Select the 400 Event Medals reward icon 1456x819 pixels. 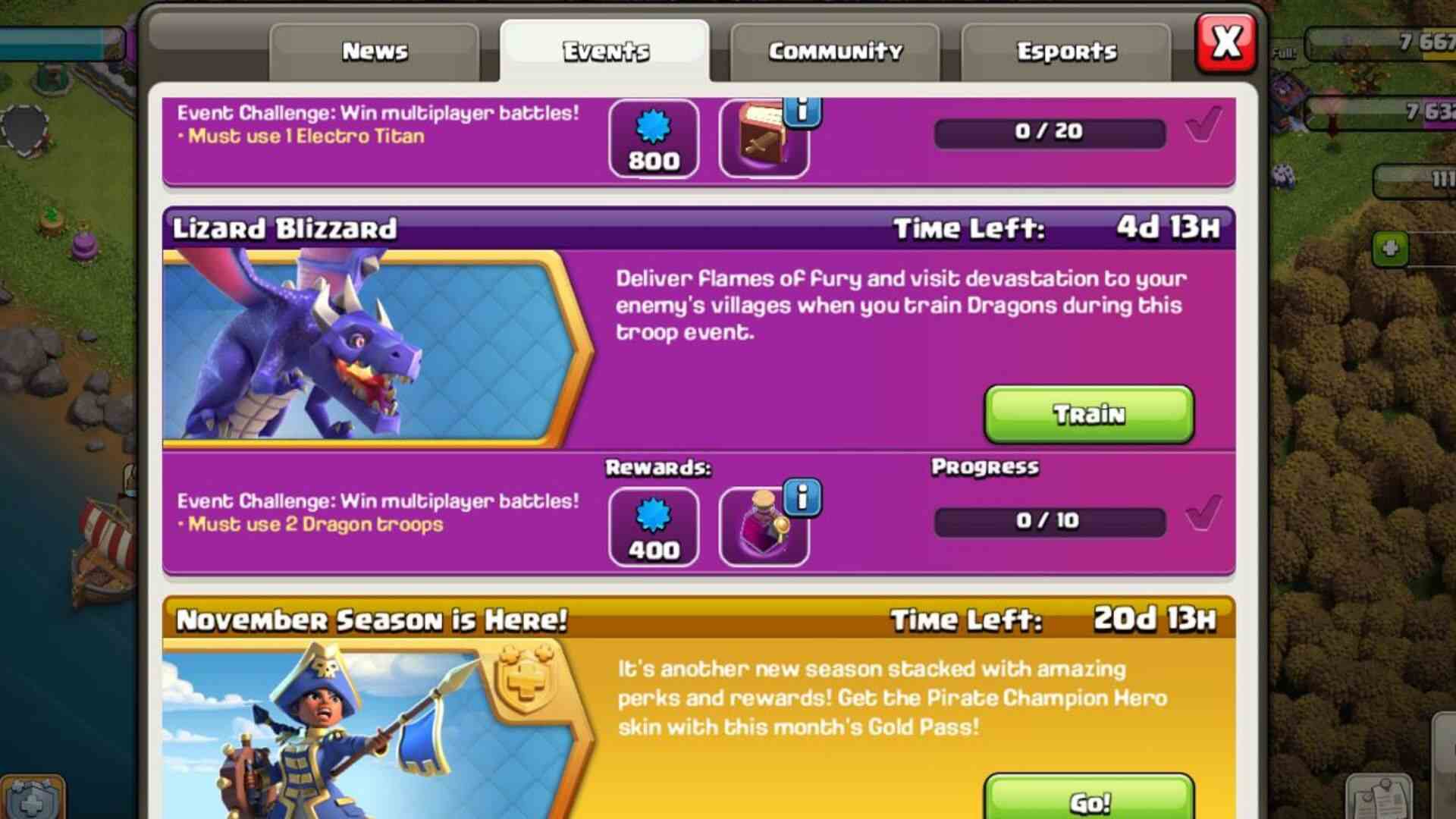pos(653,527)
